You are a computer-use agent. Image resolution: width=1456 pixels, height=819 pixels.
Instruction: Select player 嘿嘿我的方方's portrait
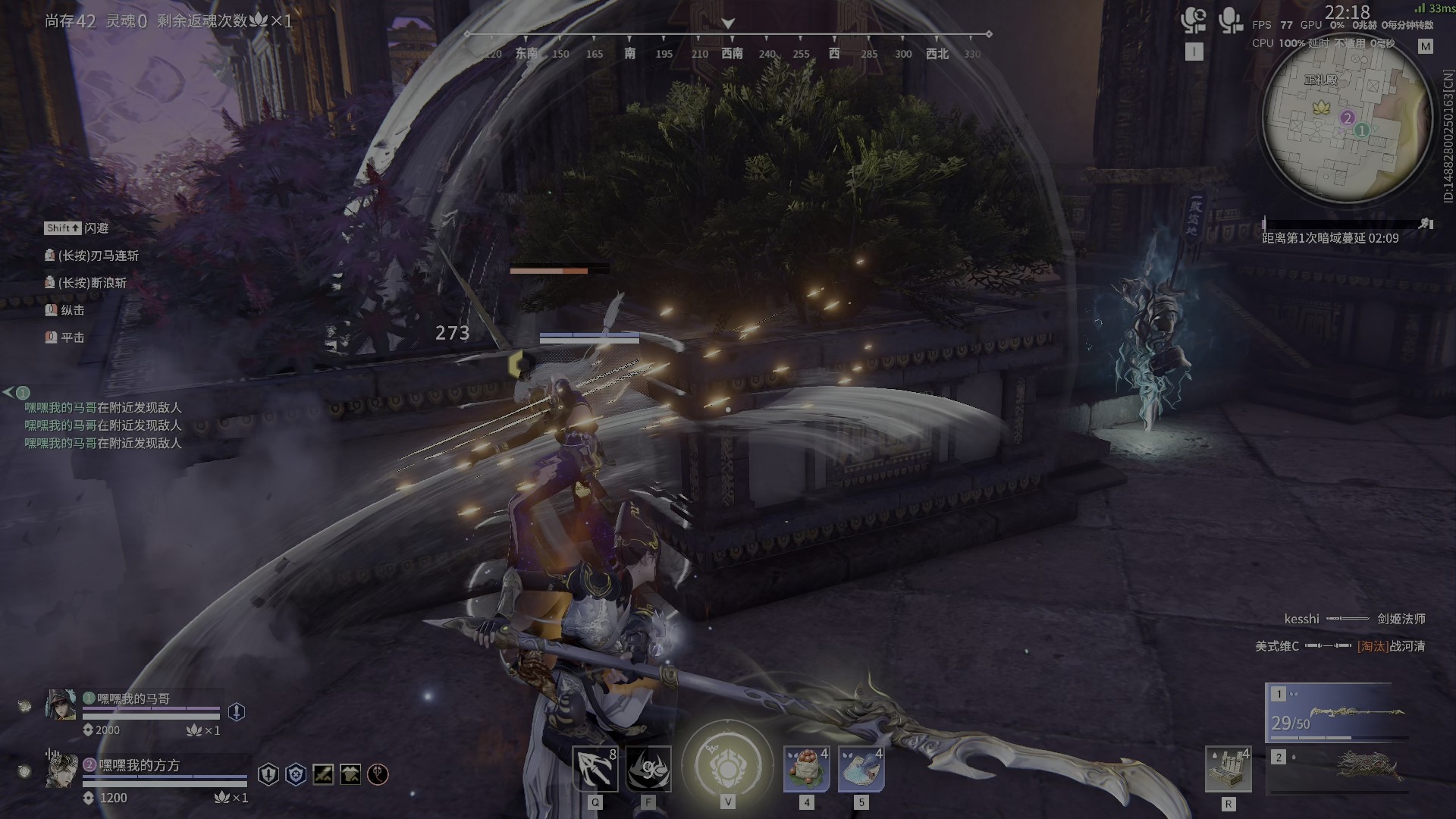coord(61,770)
